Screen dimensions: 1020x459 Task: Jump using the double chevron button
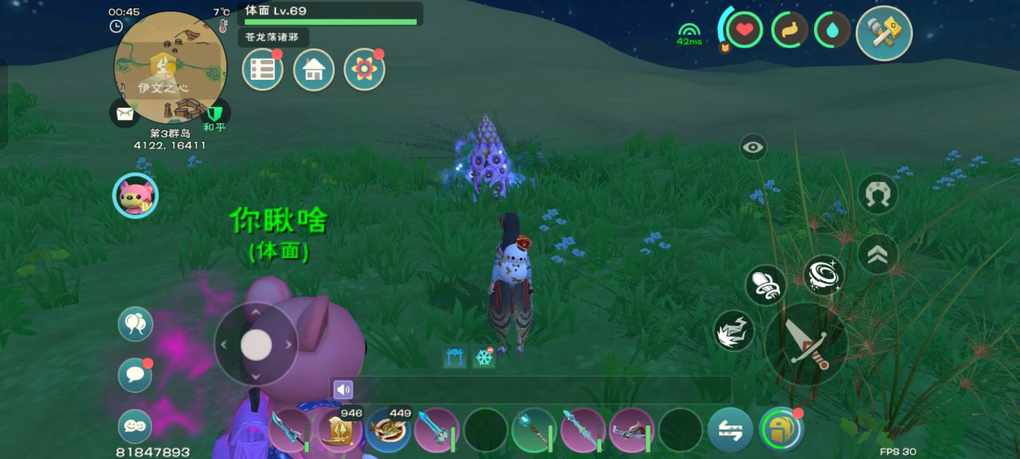(x=877, y=255)
